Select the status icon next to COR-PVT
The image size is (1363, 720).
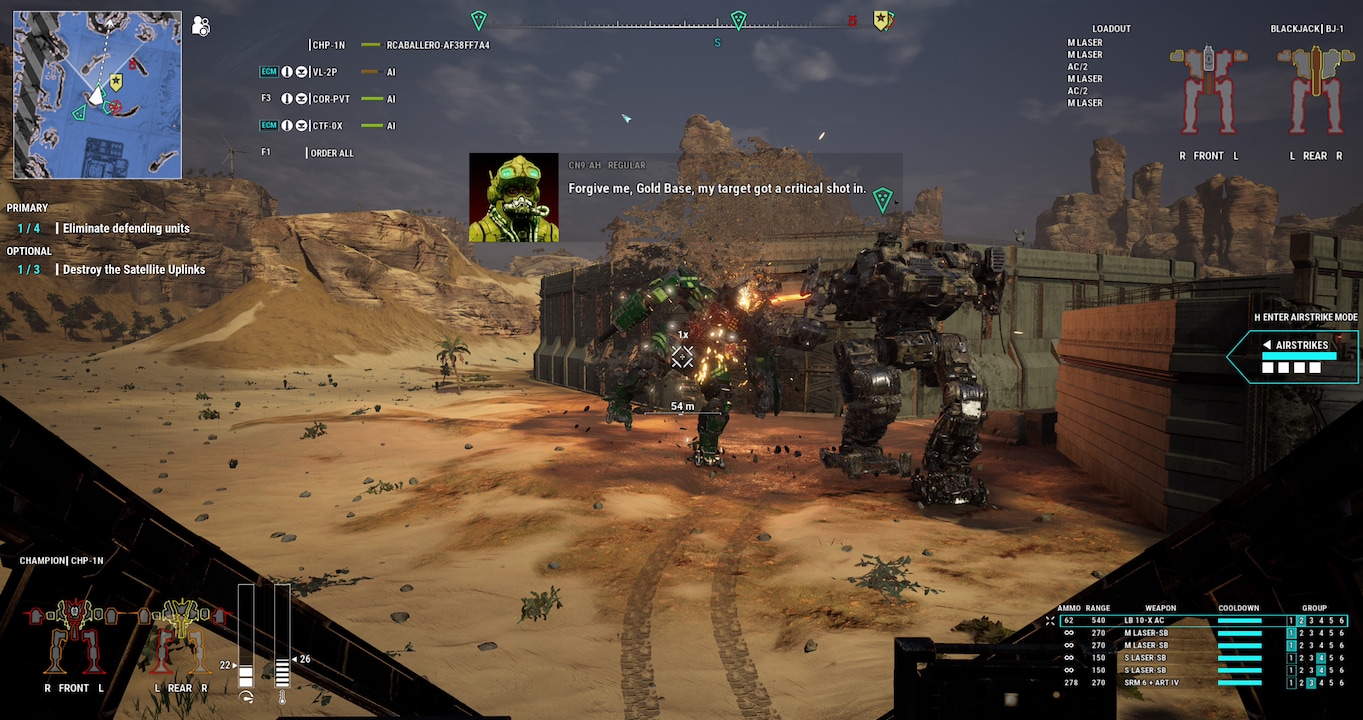[288, 98]
